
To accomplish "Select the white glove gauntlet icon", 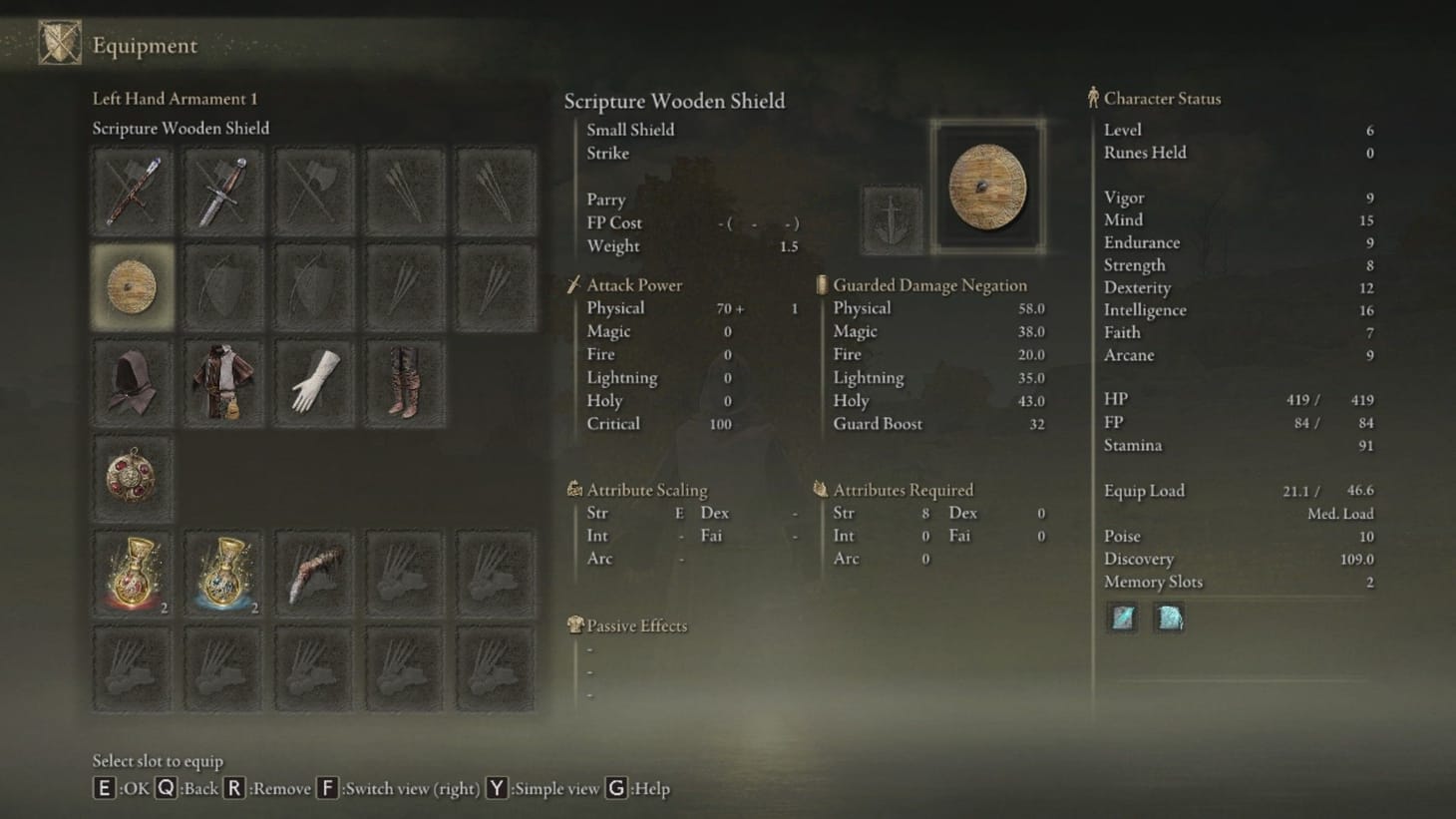I will [x=314, y=381].
